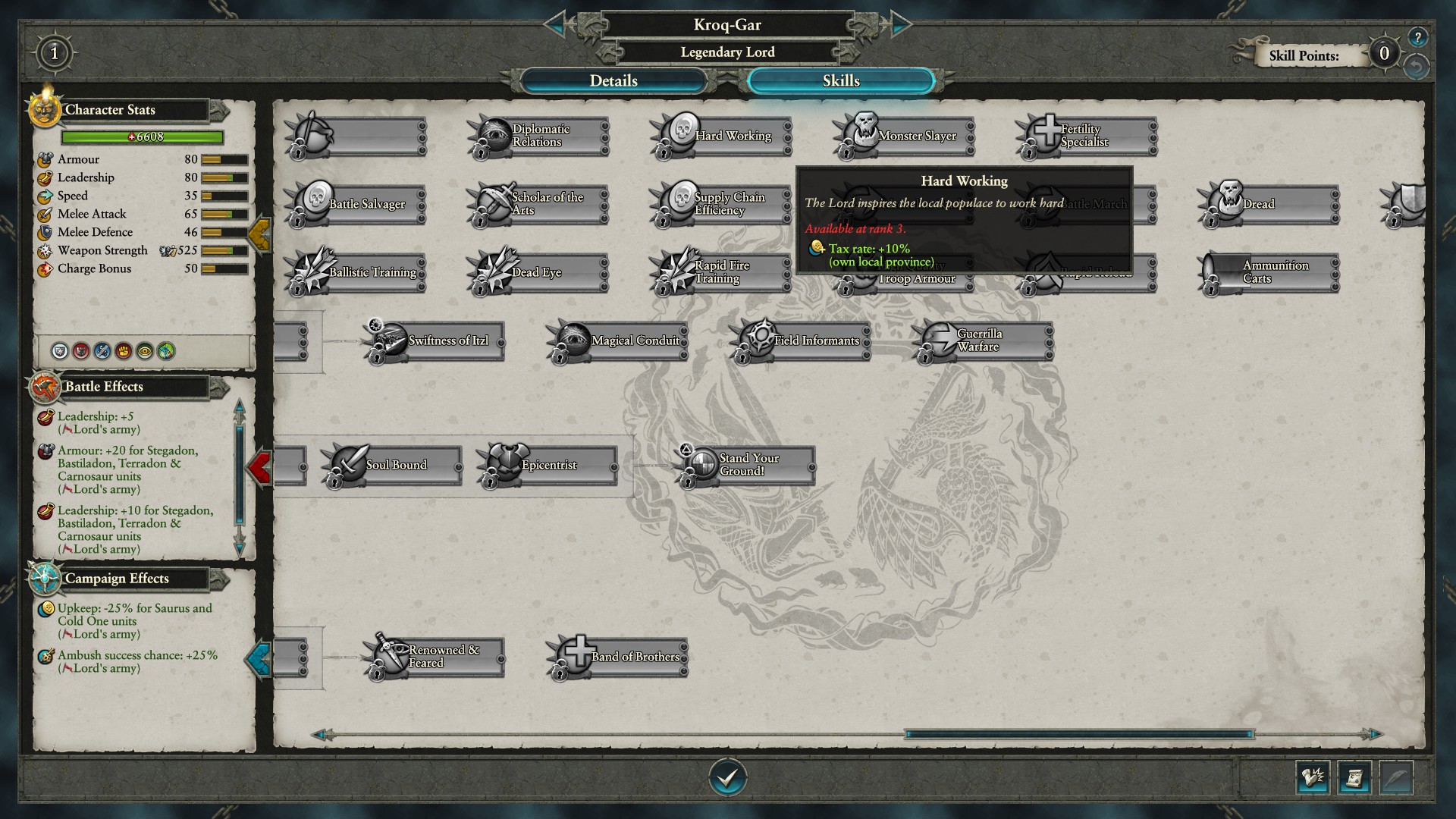This screenshot has width=1456, height=819.
Task: Switch to the Details tab
Action: tap(613, 81)
